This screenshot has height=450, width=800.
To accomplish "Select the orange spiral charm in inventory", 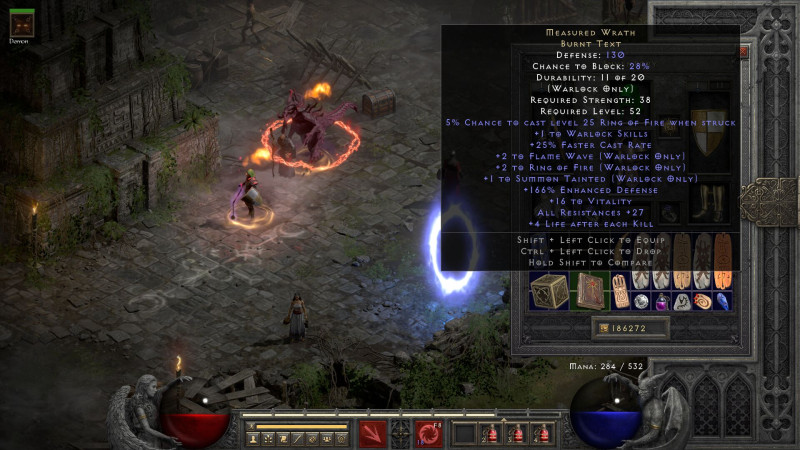I will (x=701, y=301).
